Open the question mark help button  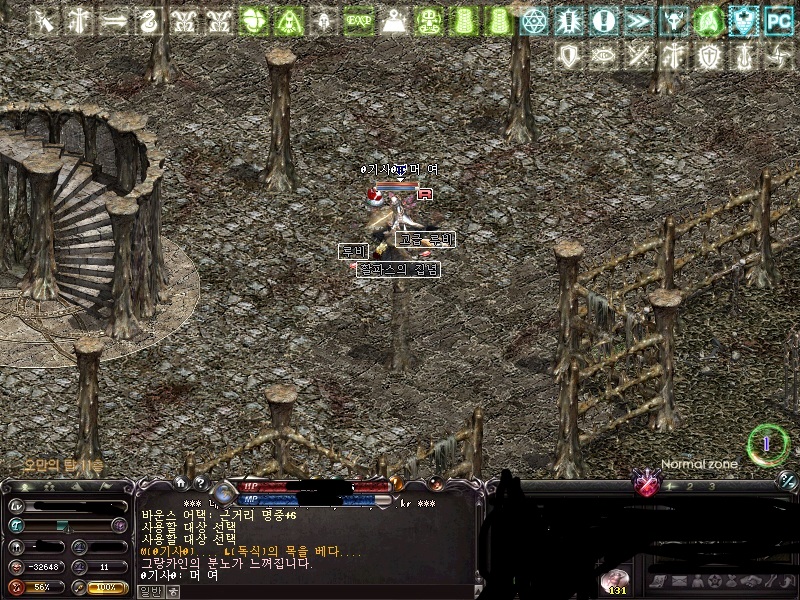tap(199, 484)
